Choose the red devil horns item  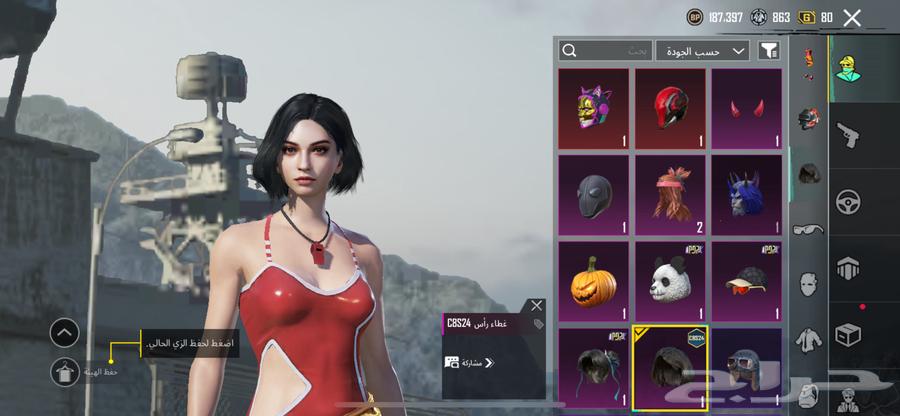[x=746, y=108]
